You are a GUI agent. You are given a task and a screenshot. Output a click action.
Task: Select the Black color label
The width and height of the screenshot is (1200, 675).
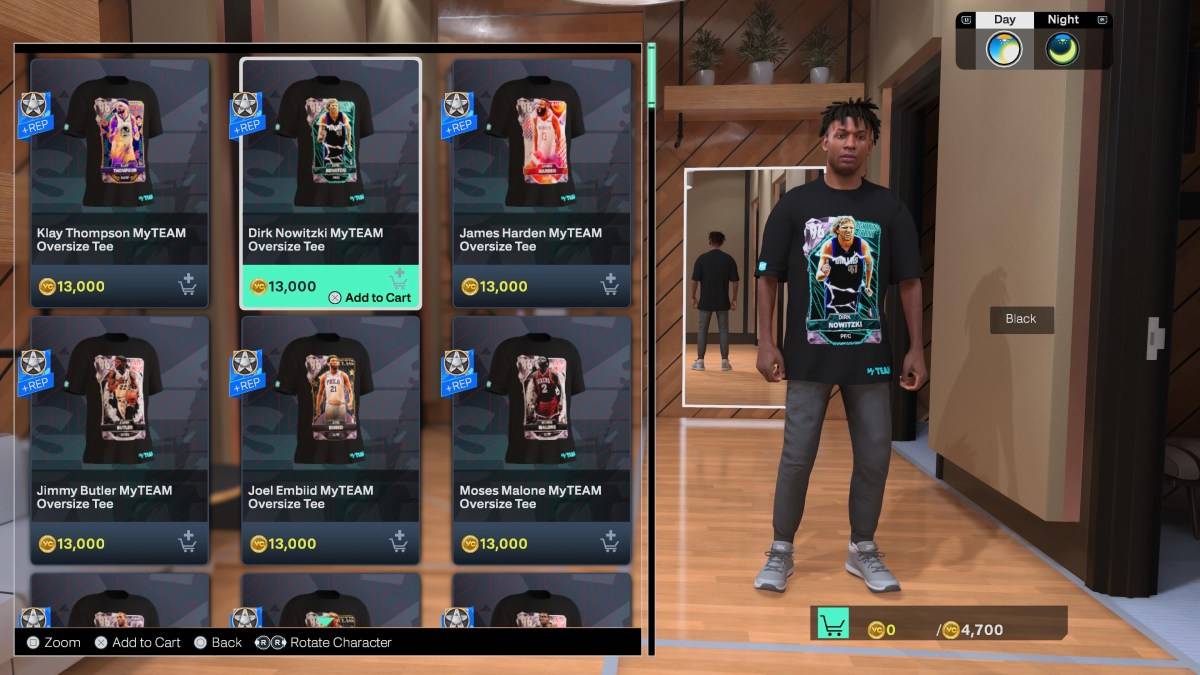click(x=1021, y=319)
